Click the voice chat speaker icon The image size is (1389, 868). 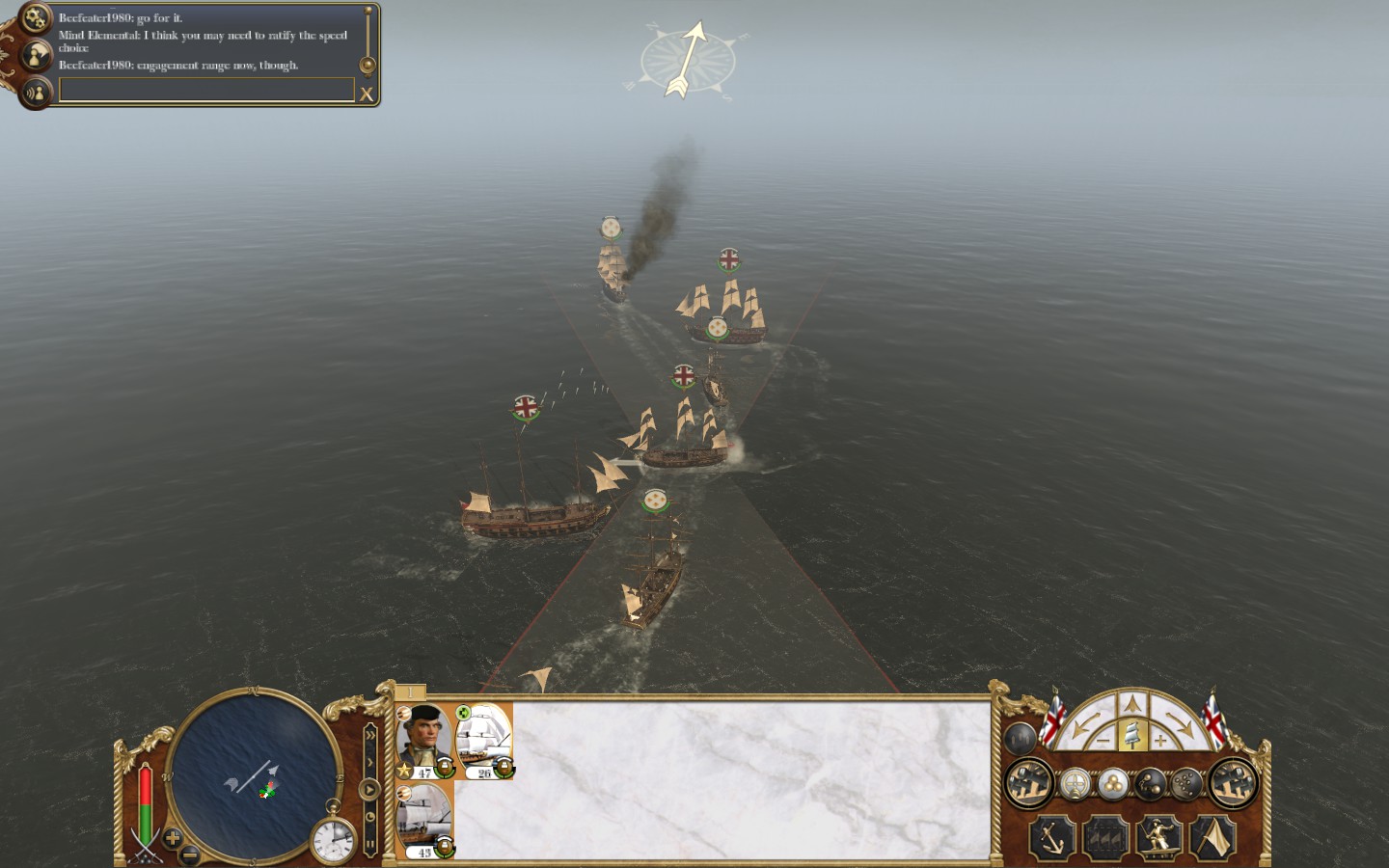(x=36, y=93)
